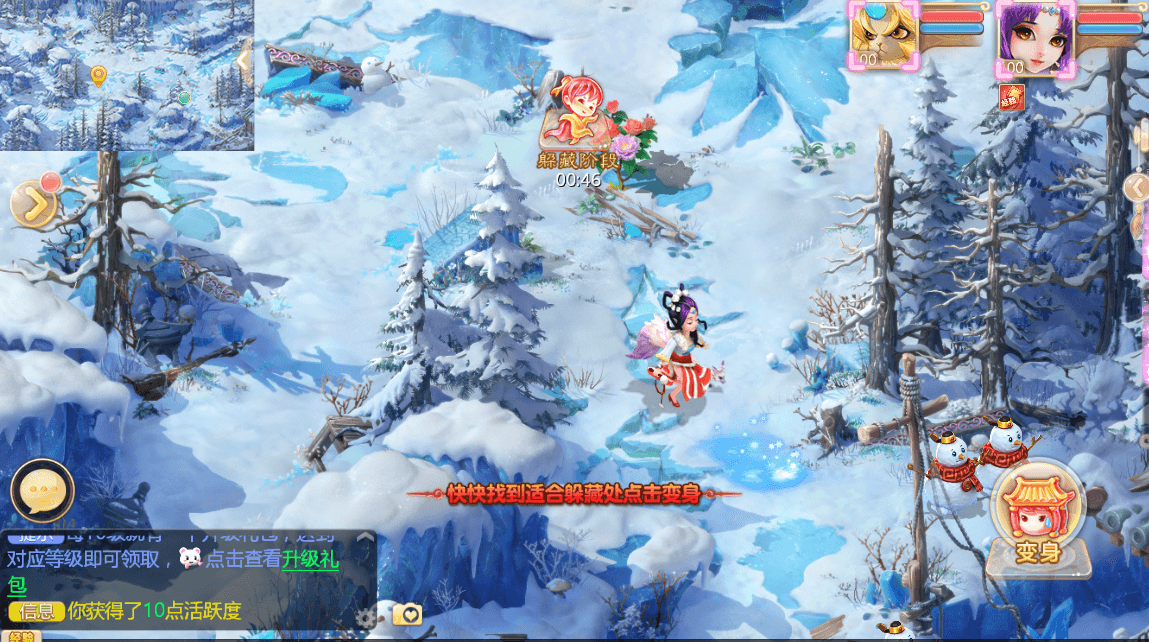Viewport: 1149px width, 642px height.
Task: Select the orange location pin on minimap
Action: (98, 75)
